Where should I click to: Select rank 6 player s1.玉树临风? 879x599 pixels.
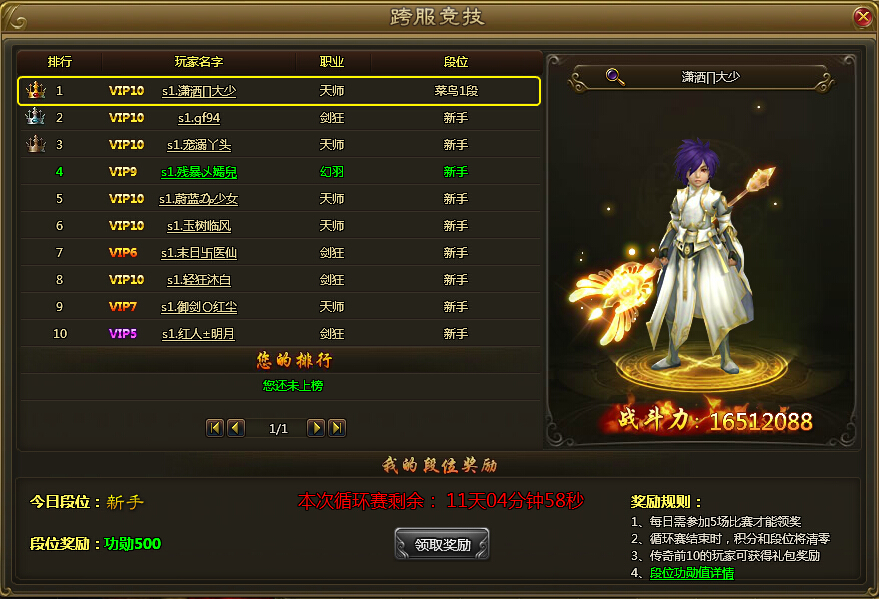(x=199, y=226)
